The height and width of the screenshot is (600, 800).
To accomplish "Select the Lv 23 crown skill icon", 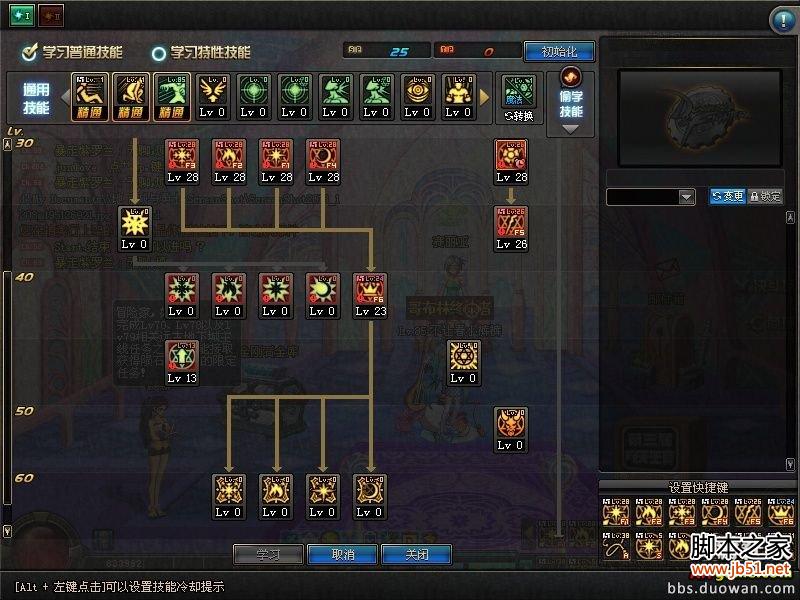I will 372,294.
